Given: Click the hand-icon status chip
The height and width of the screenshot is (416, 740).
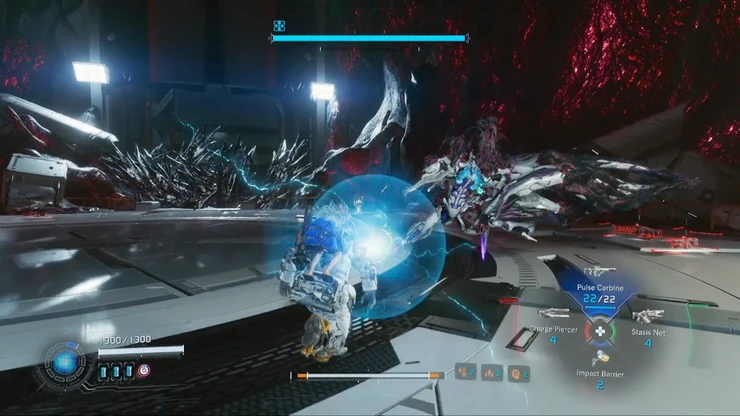Looking at the screenshot, I should [465, 374].
